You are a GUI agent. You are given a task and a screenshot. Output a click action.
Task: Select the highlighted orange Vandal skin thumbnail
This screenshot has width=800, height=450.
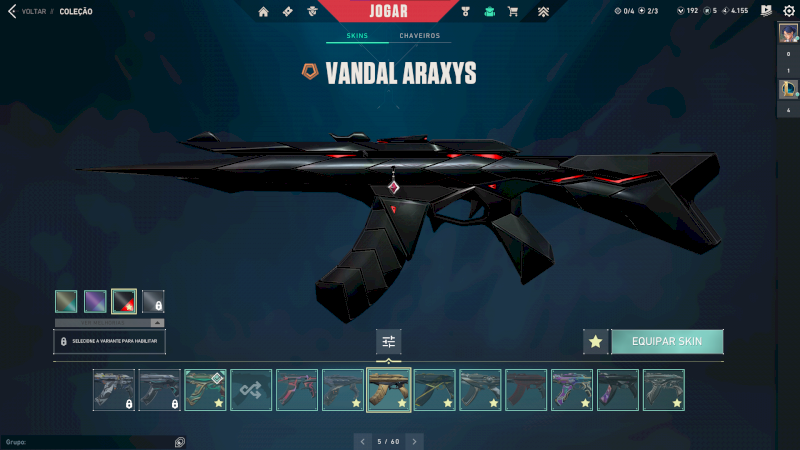pos(389,390)
